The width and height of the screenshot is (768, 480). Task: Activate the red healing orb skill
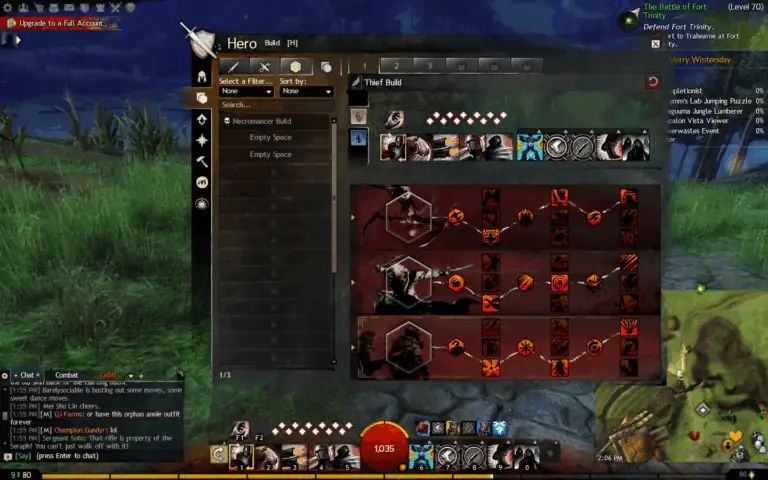[384, 447]
